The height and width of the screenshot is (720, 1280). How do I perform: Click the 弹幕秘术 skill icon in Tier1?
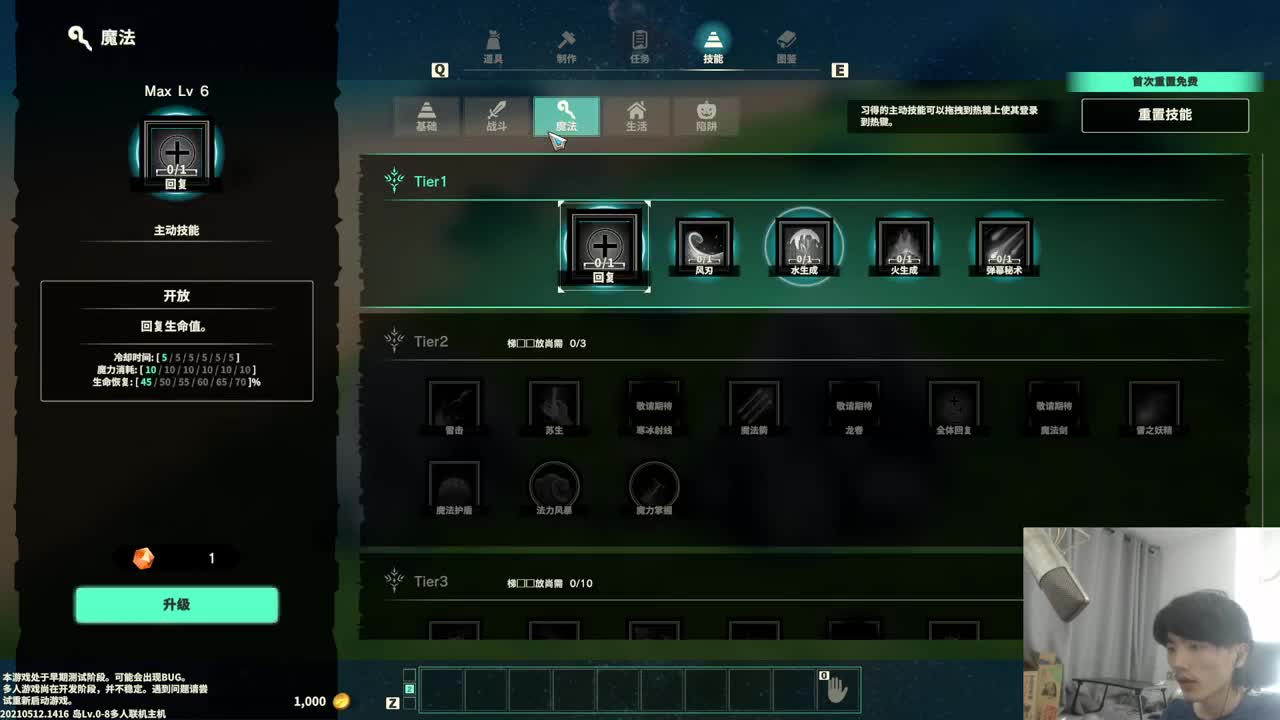1004,242
